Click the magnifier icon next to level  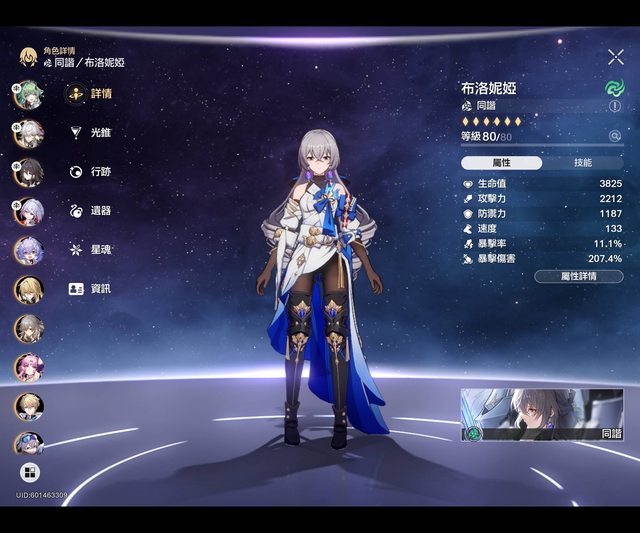[614, 136]
